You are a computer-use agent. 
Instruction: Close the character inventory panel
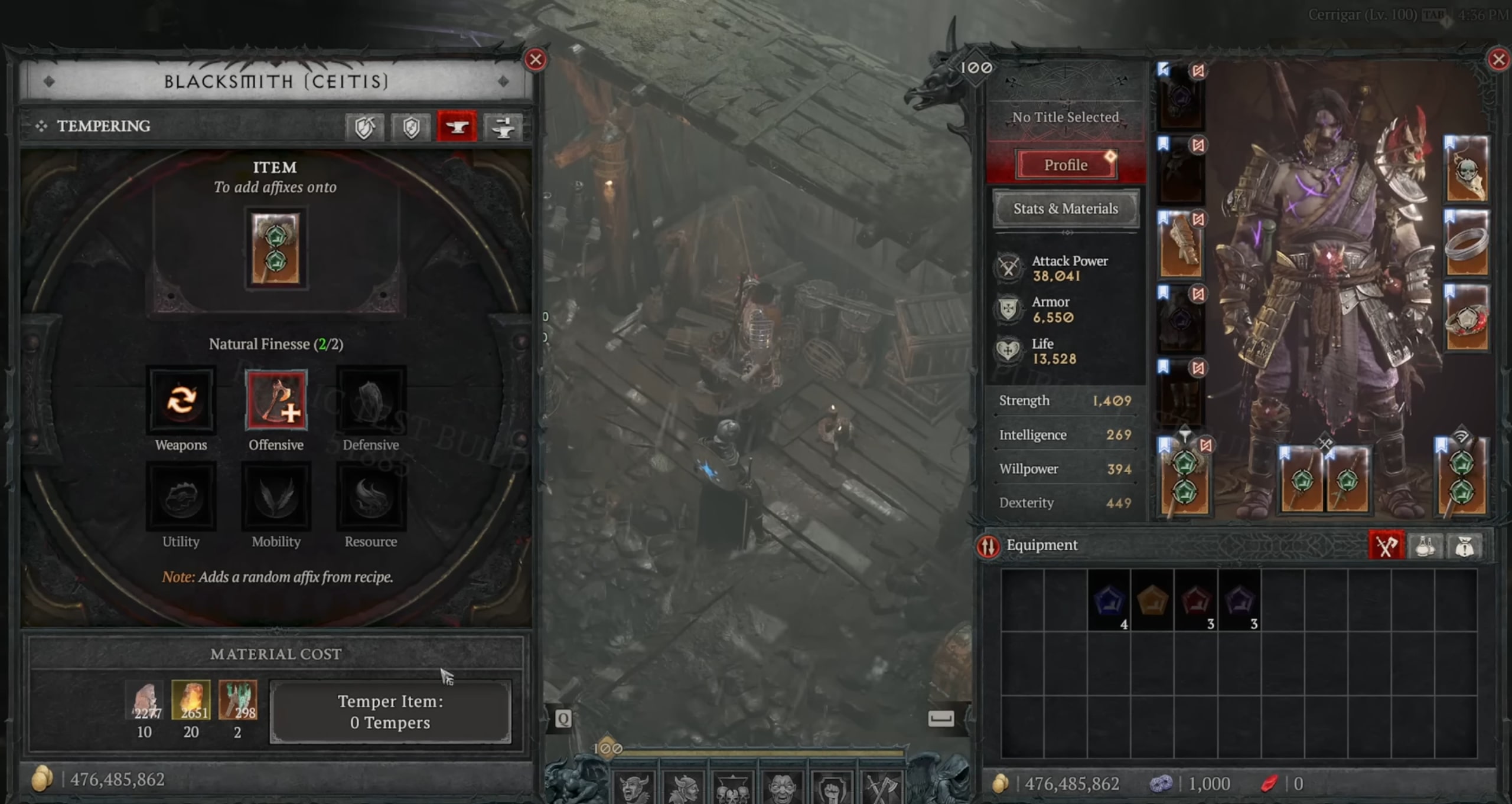point(1498,60)
